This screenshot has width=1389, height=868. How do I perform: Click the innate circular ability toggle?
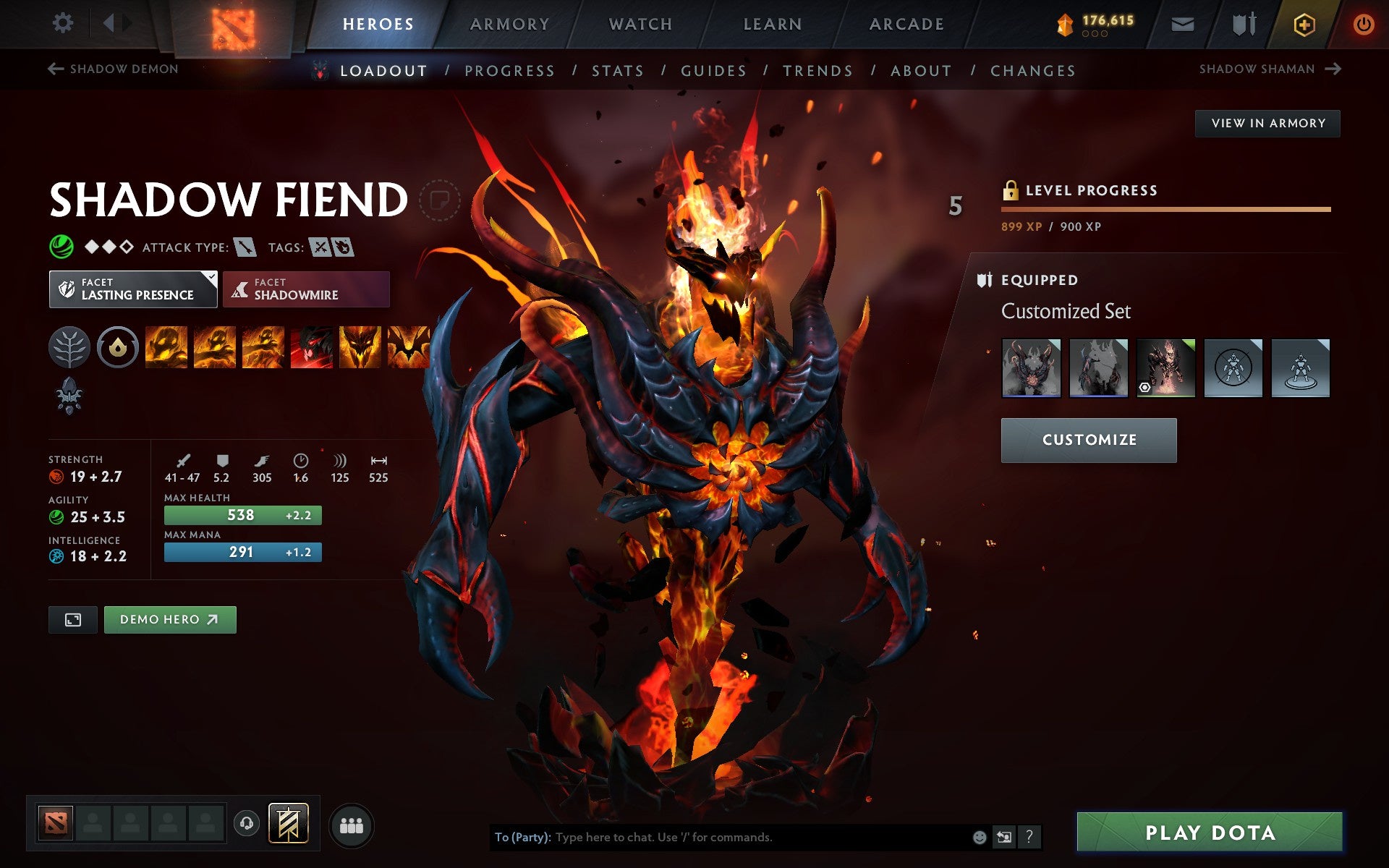tap(118, 347)
